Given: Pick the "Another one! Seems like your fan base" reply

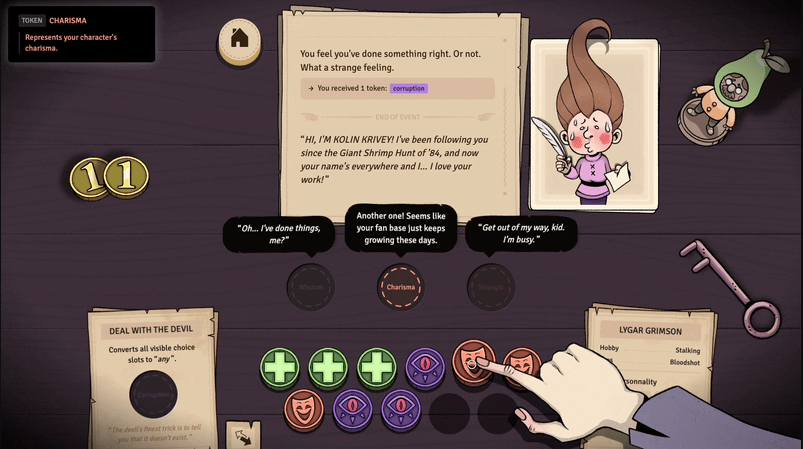Looking at the screenshot, I should pos(400,230).
